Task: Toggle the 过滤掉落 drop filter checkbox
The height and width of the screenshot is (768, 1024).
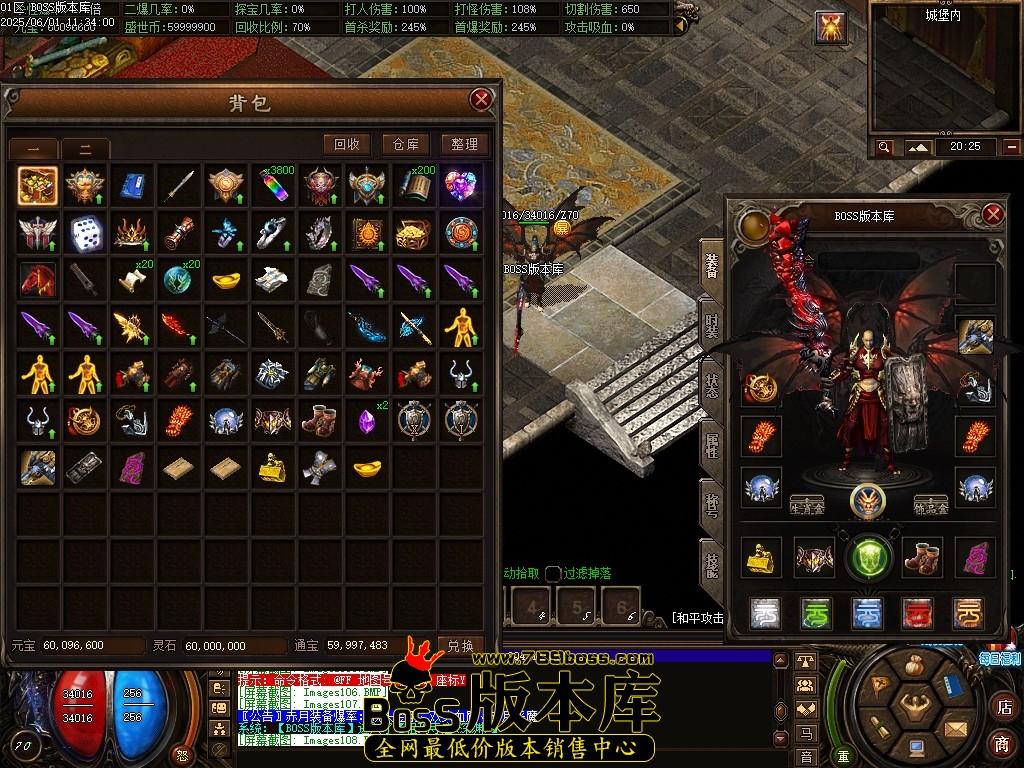Action: click(x=553, y=573)
